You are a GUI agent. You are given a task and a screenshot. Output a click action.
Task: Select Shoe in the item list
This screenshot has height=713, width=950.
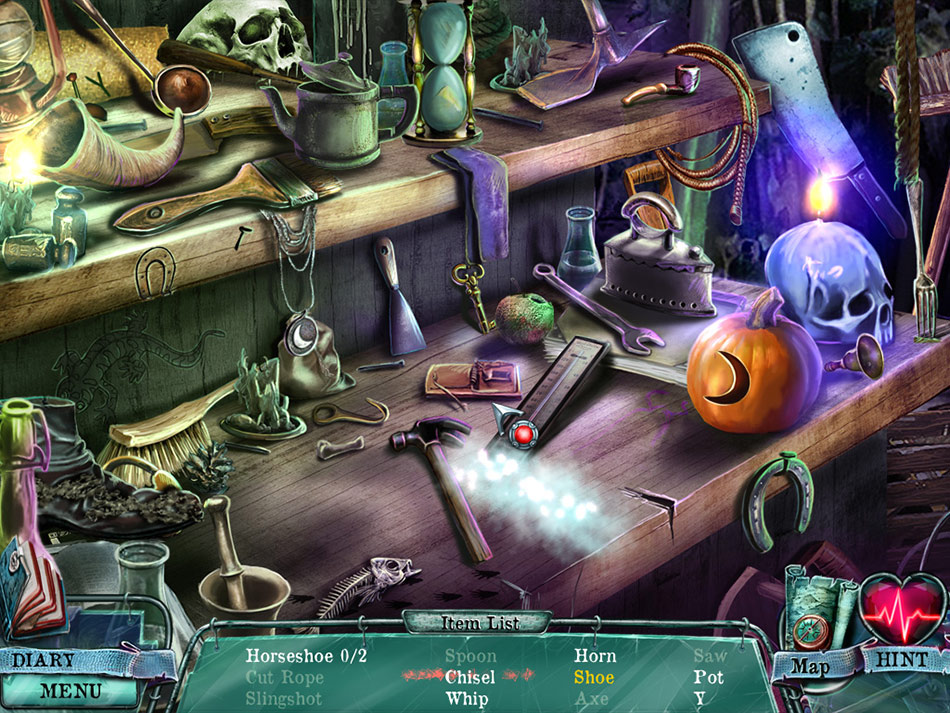click(594, 677)
